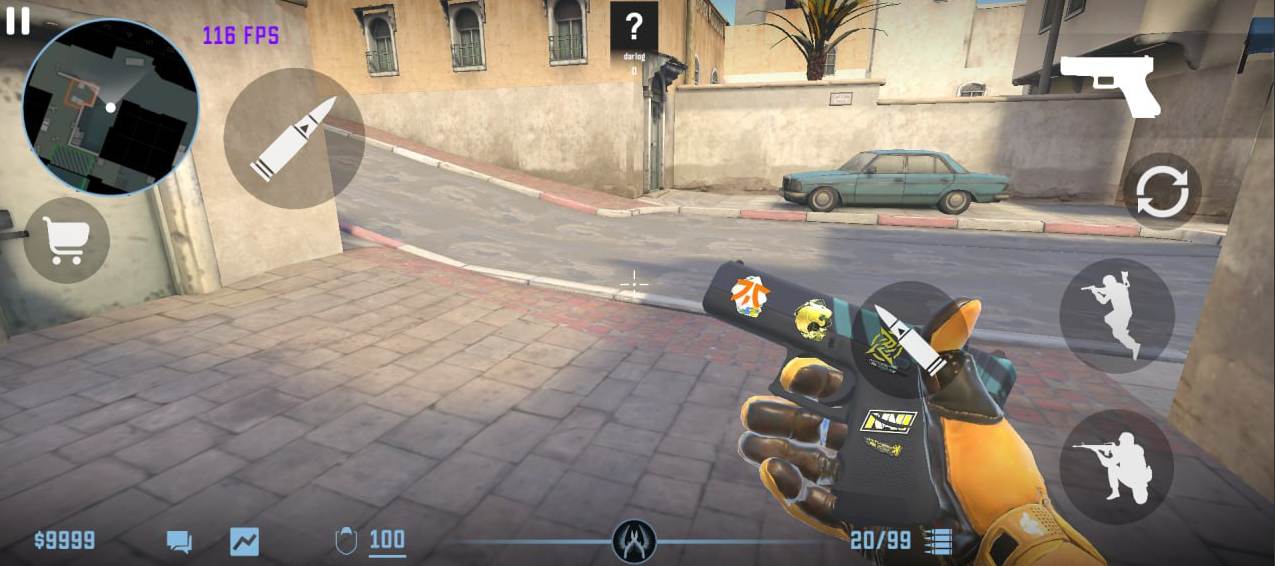This screenshot has width=1275, height=566.
Task: Tap the large bullet fire button
Action: pos(292,139)
